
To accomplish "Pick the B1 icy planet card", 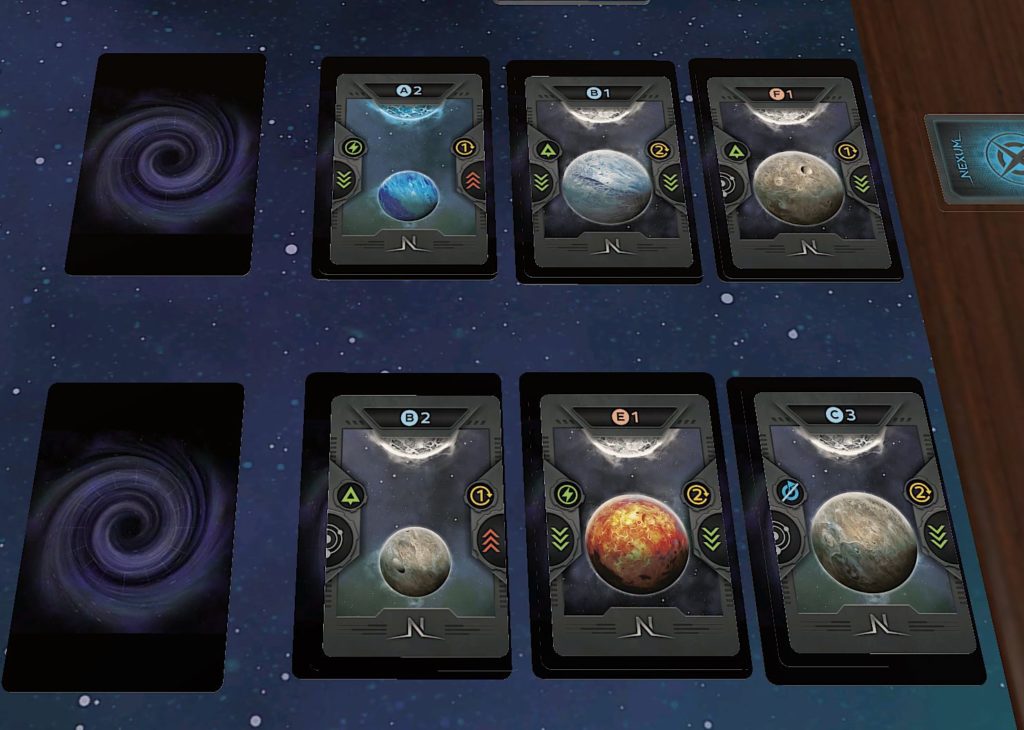I will (599, 170).
